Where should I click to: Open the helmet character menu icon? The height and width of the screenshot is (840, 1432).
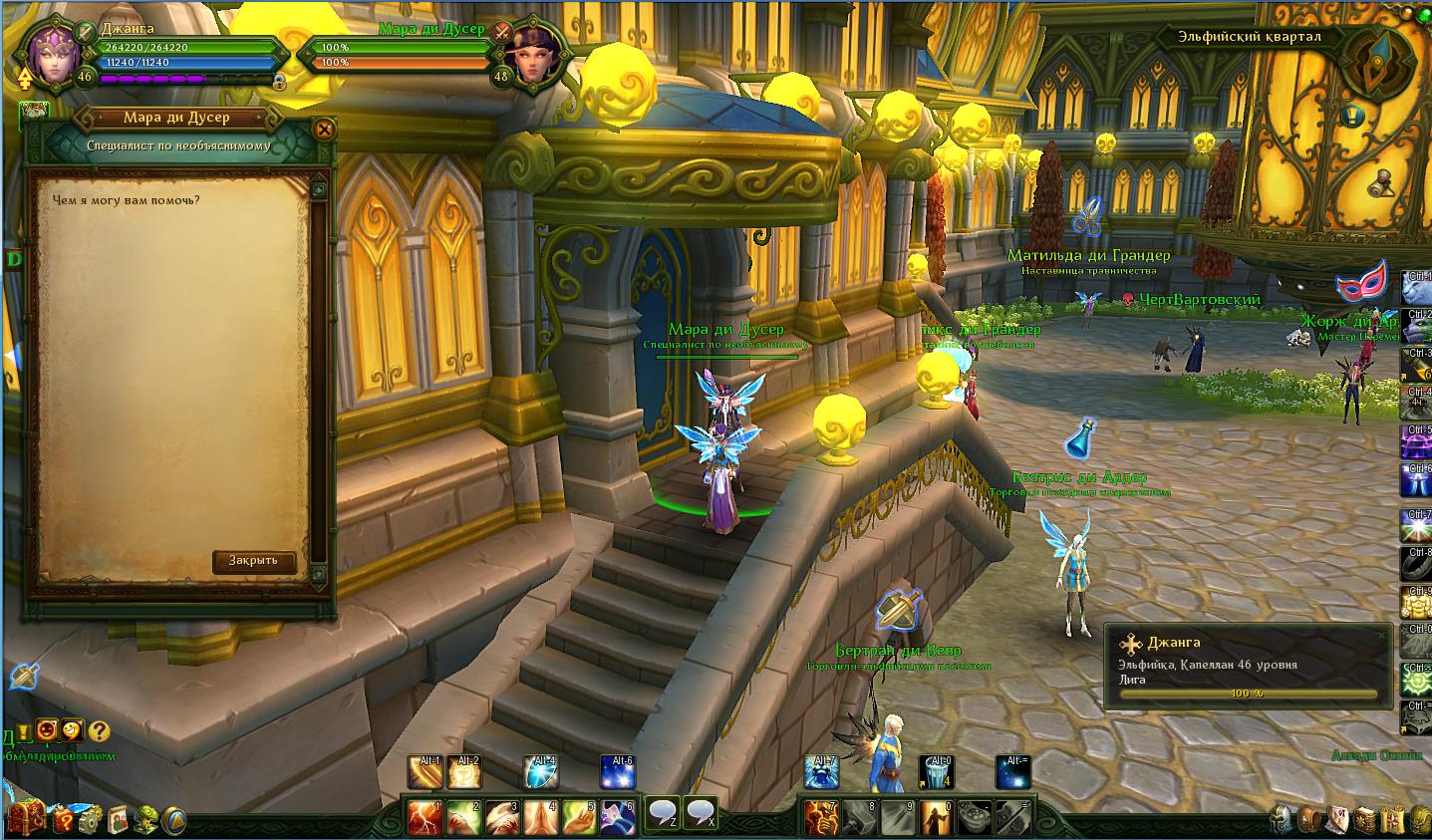click(1282, 820)
